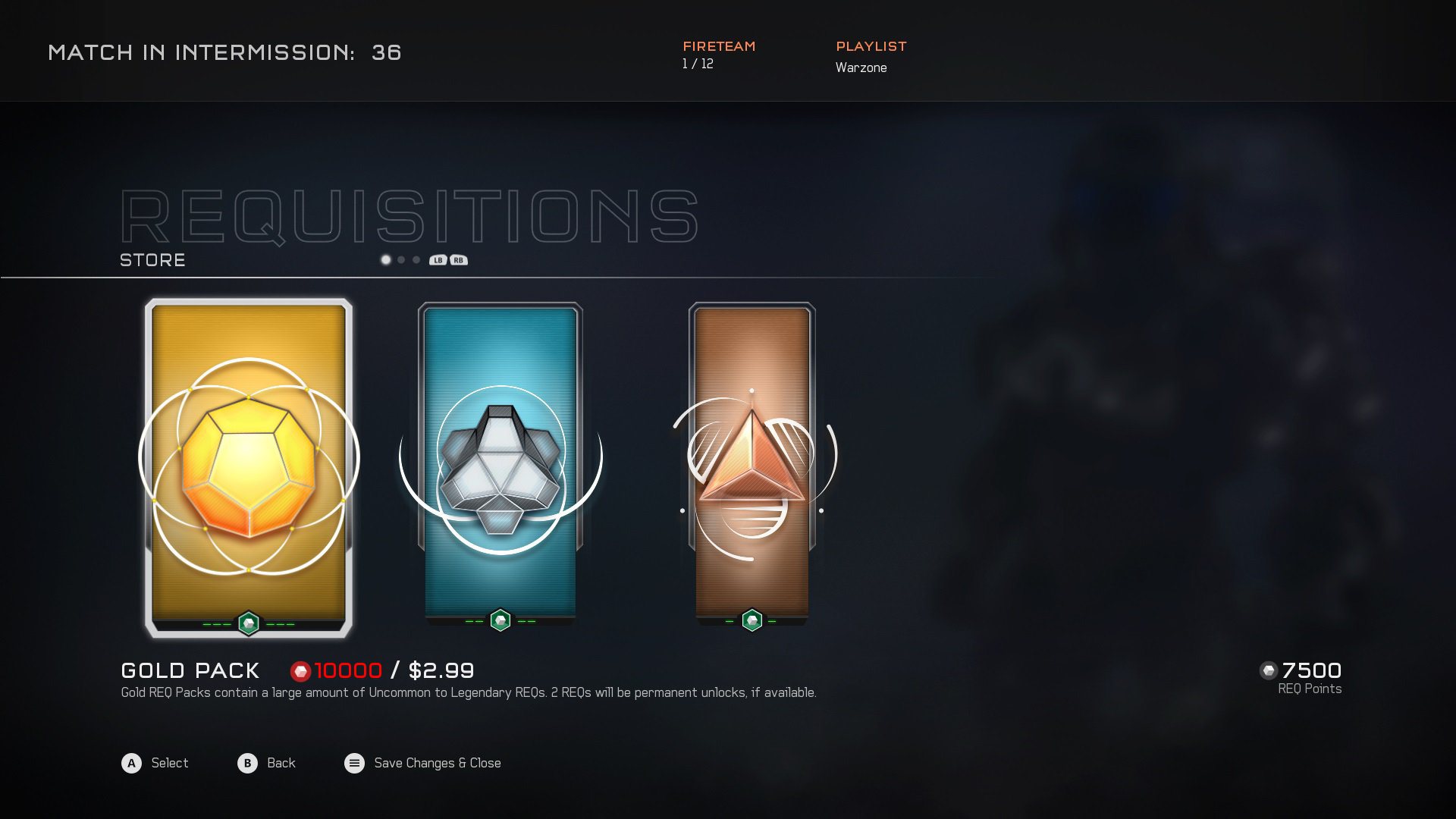
Task: Select the highlighted Gold Pack card thumbnail
Action: coord(248,465)
